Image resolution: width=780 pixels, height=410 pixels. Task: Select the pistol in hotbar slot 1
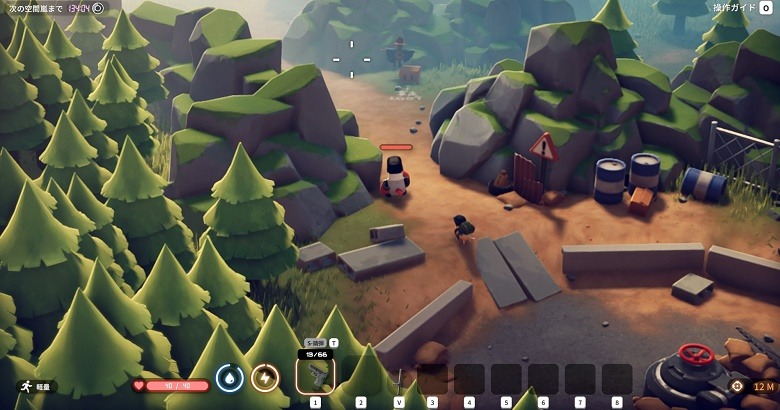click(315, 375)
